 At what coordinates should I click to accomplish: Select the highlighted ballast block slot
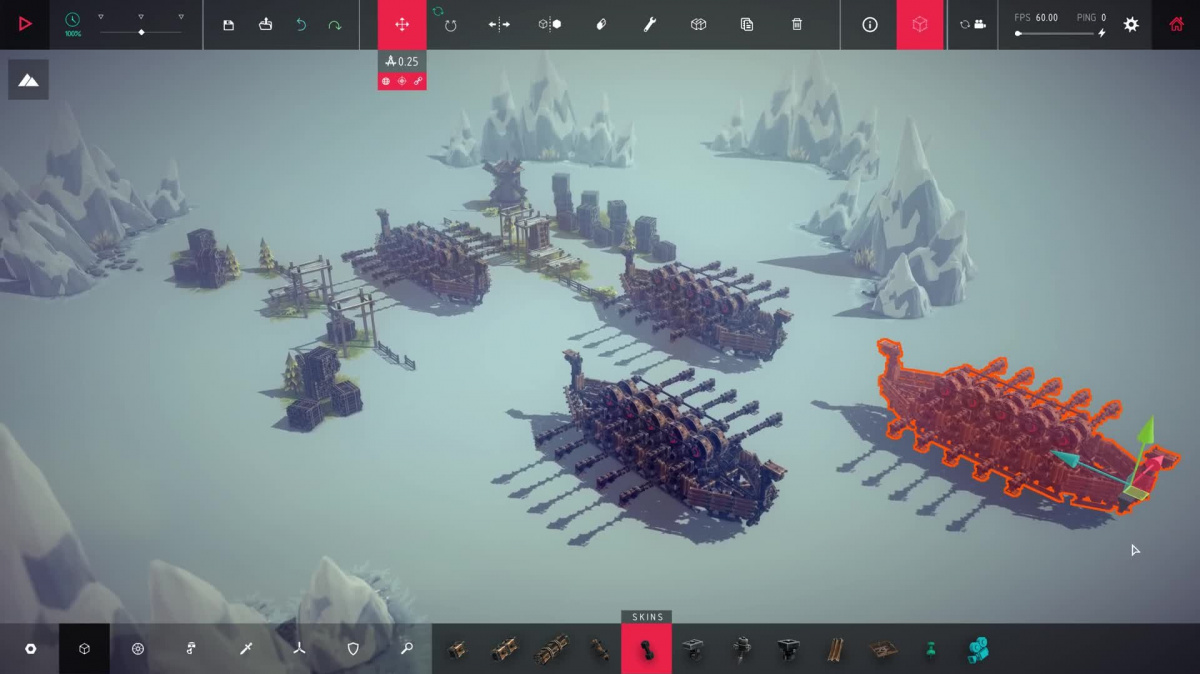tap(646, 649)
